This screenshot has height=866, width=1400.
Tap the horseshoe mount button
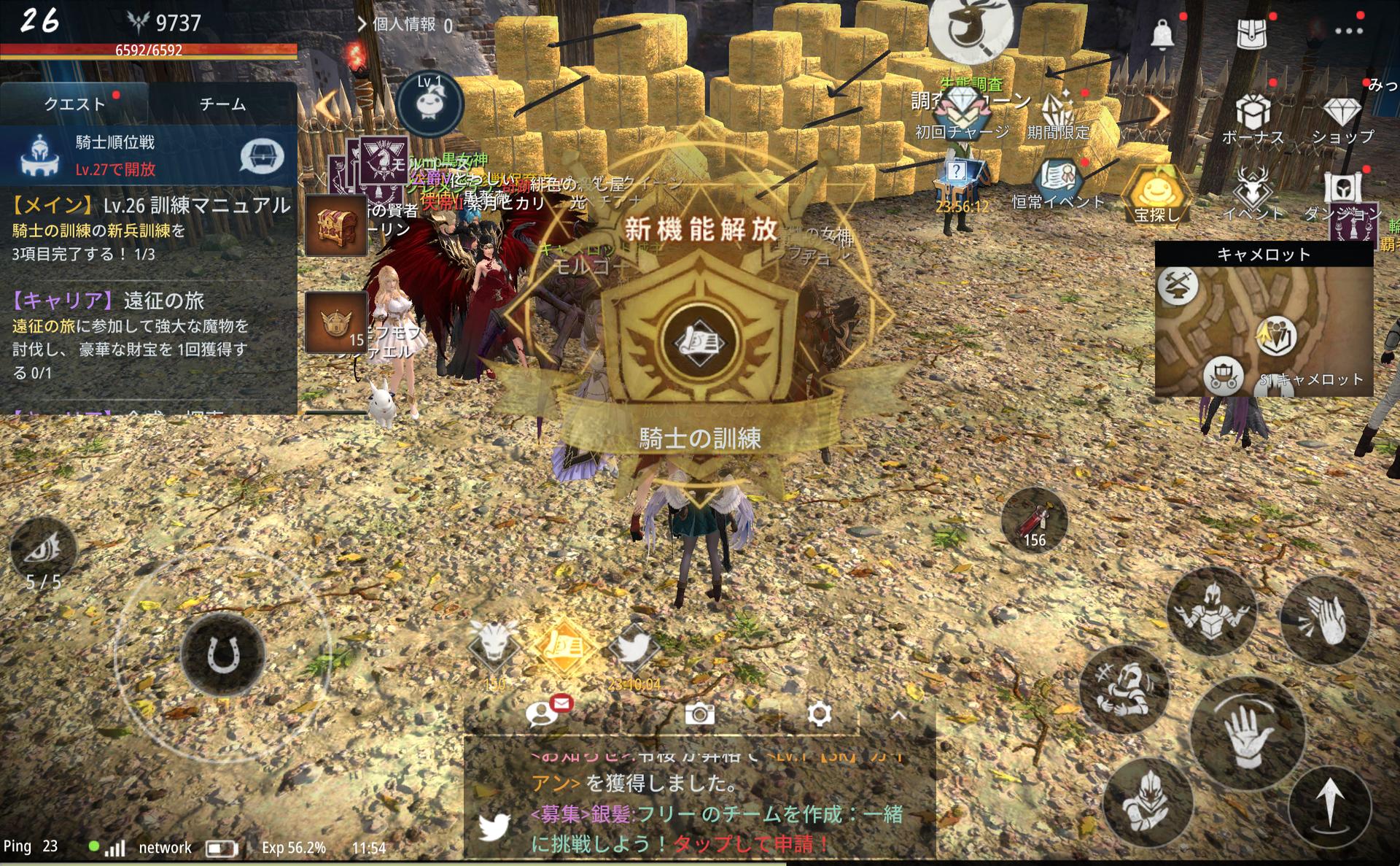pyautogui.click(x=222, y=654)
